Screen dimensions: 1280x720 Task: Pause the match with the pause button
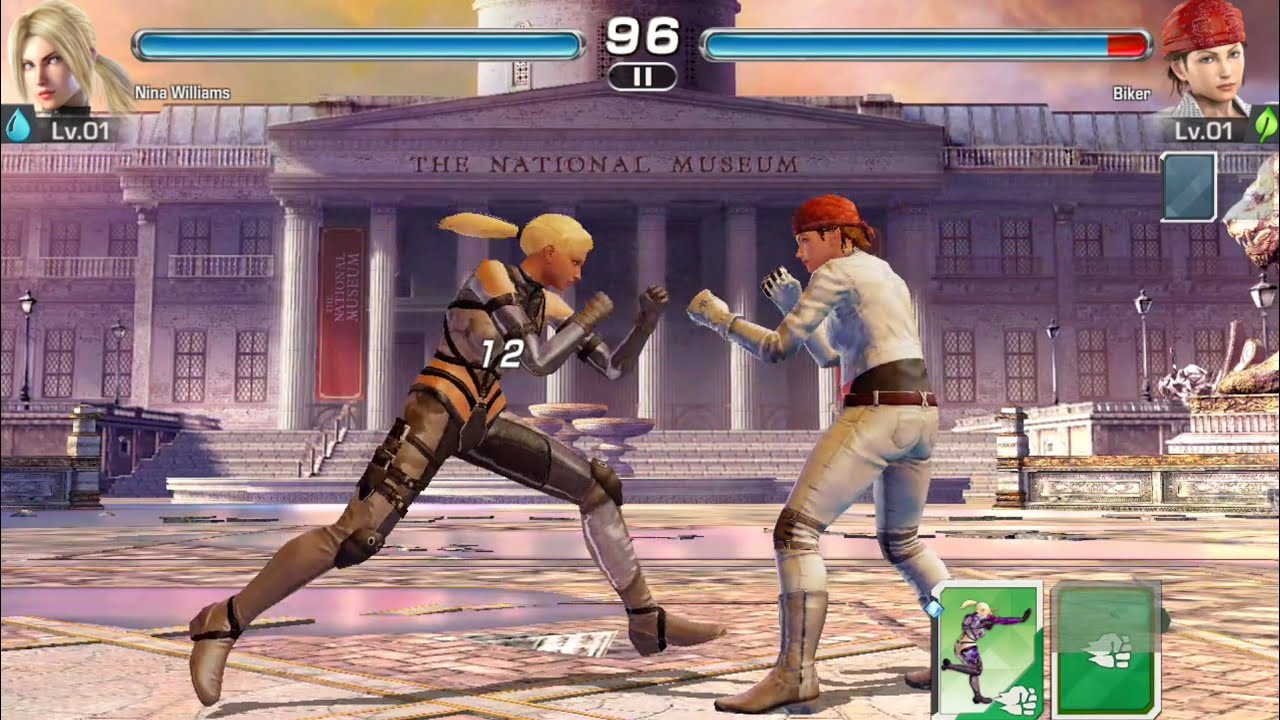pyautogui.click(x=642, y=77)
